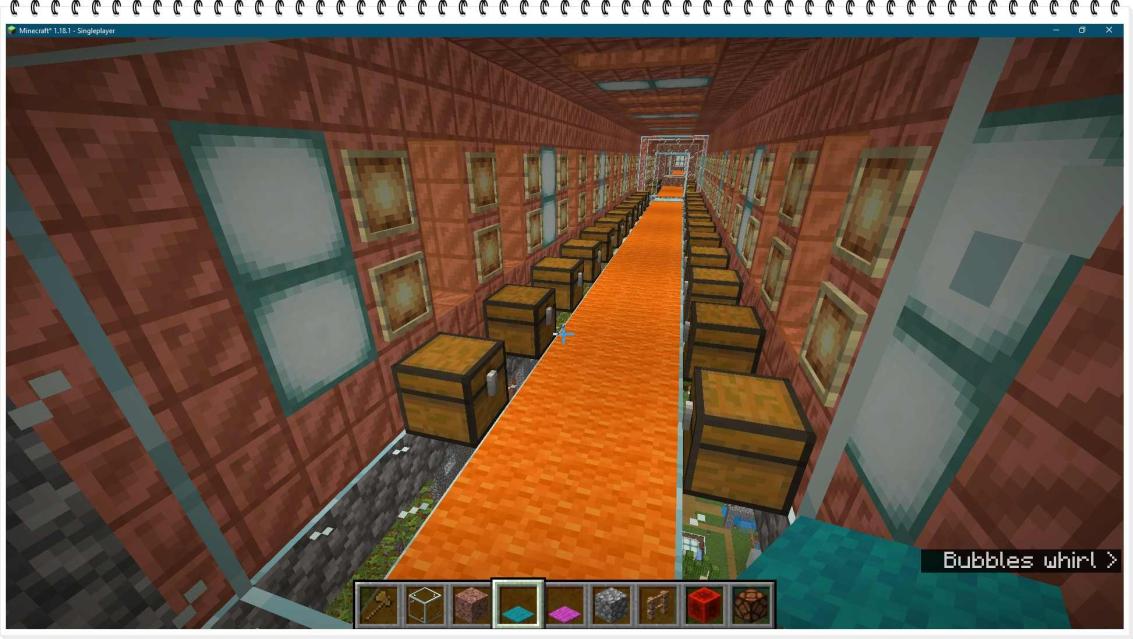Switch to the magenta carpet slot
Image resolution: width=1133 pixels, height=639 pixels.
(565, 605)
